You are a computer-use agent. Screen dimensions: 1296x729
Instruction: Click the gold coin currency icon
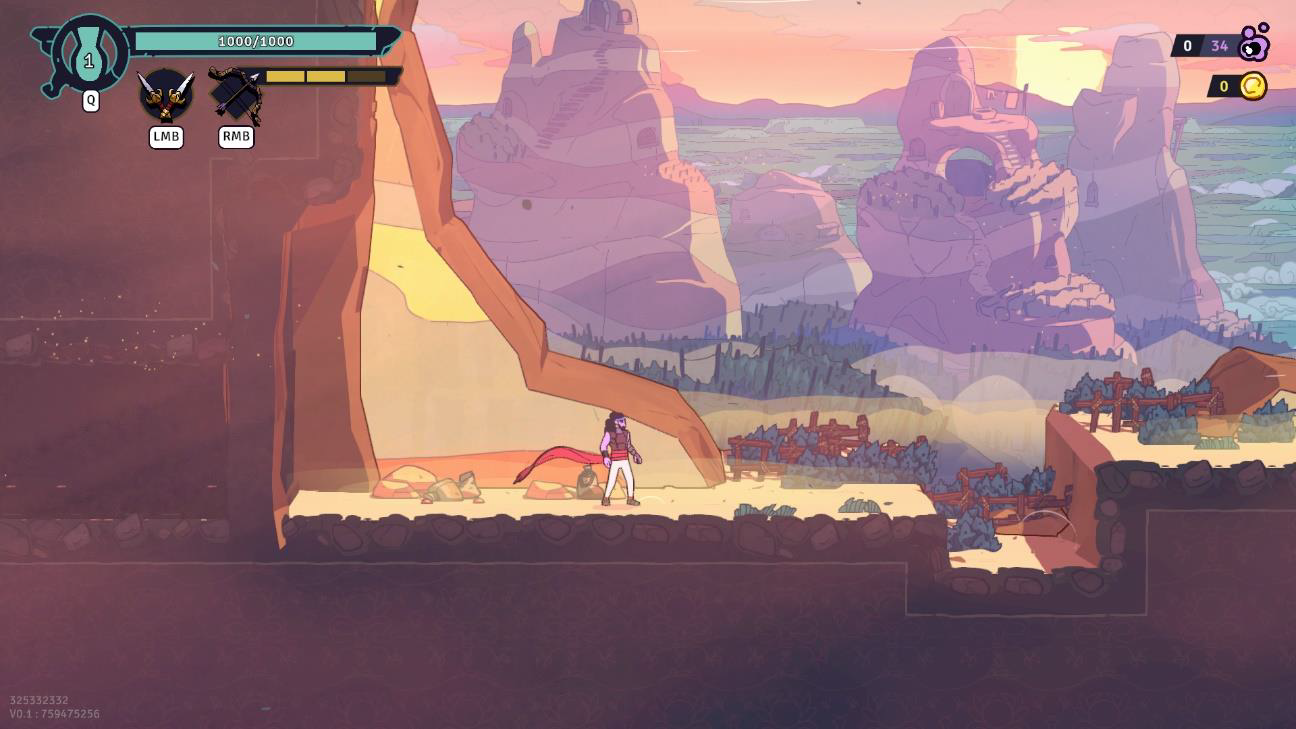[x=1253, y=86]
